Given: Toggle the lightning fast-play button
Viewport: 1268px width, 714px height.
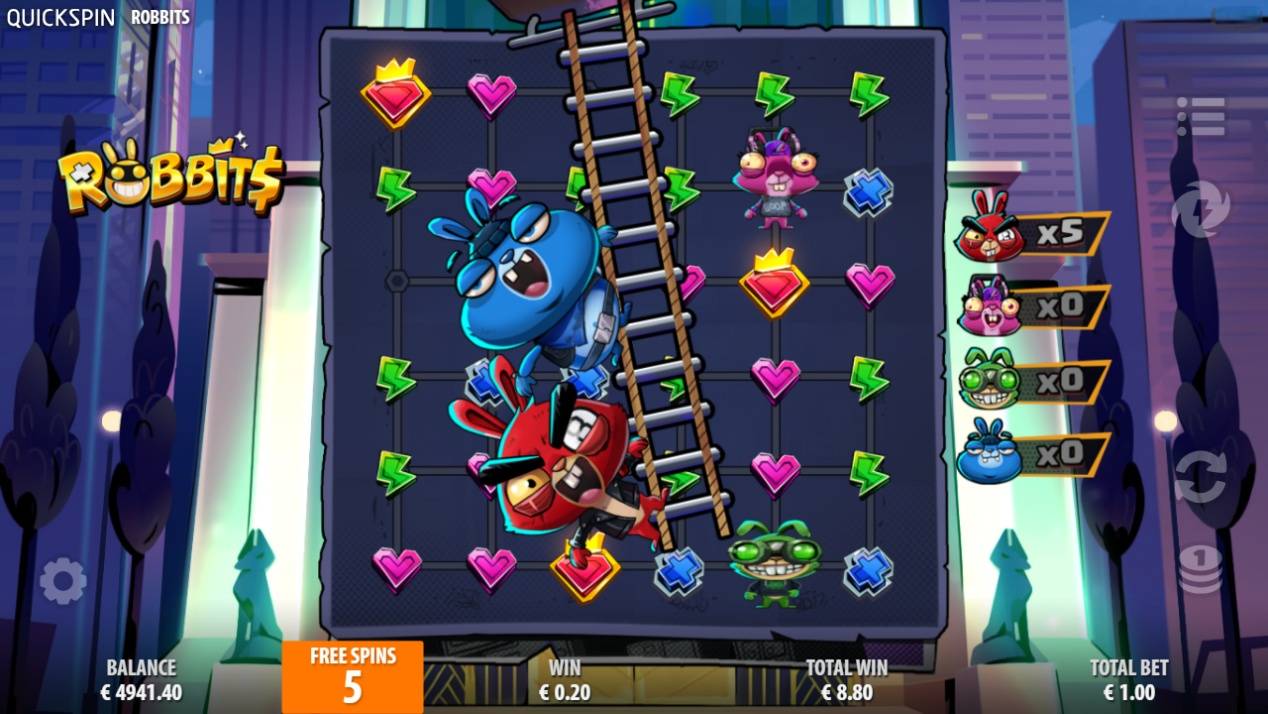Looking at the screenshot, I should [x=1199, y=210].
